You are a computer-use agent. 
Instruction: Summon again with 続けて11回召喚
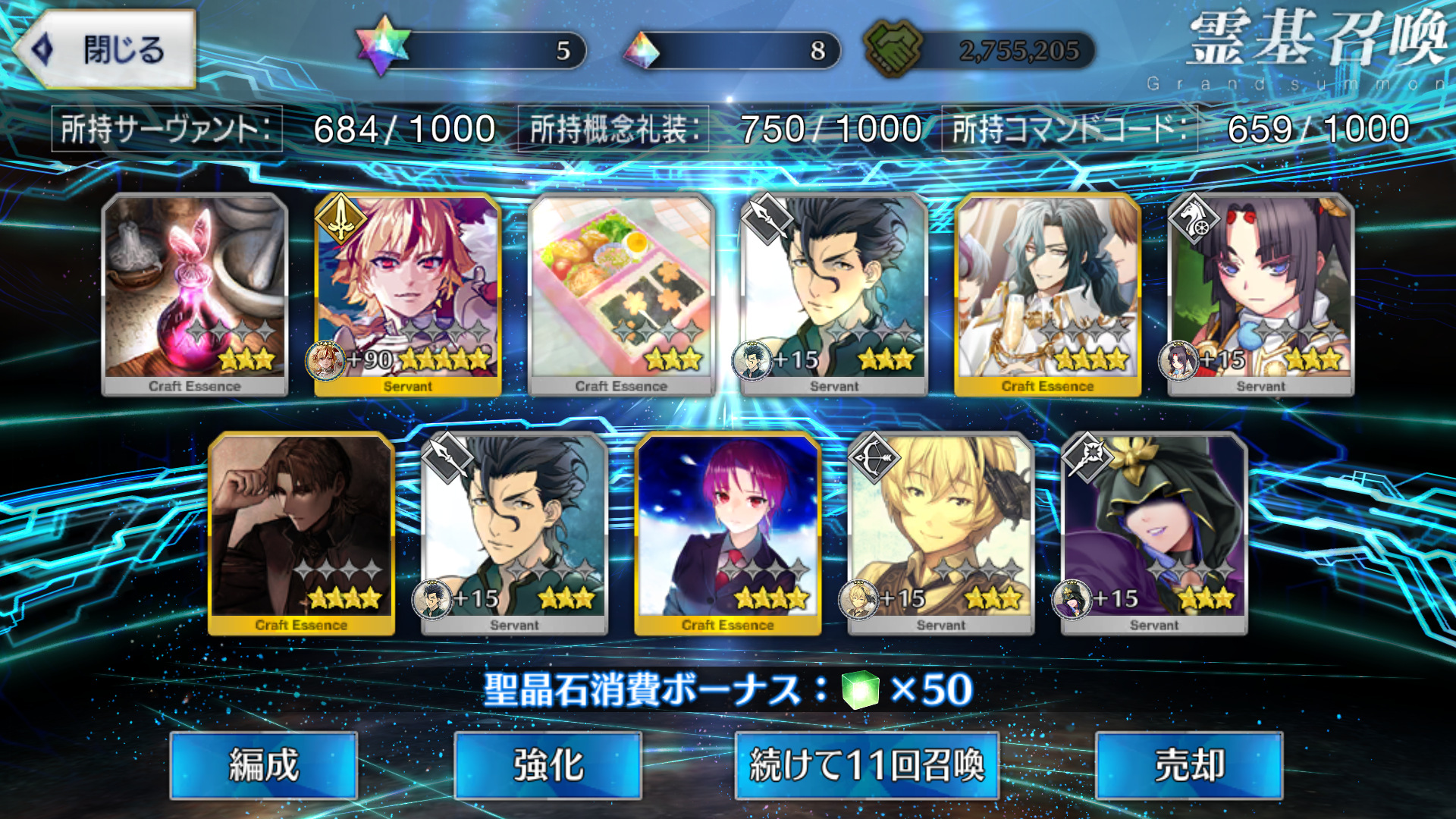click(x=866, y=764)
